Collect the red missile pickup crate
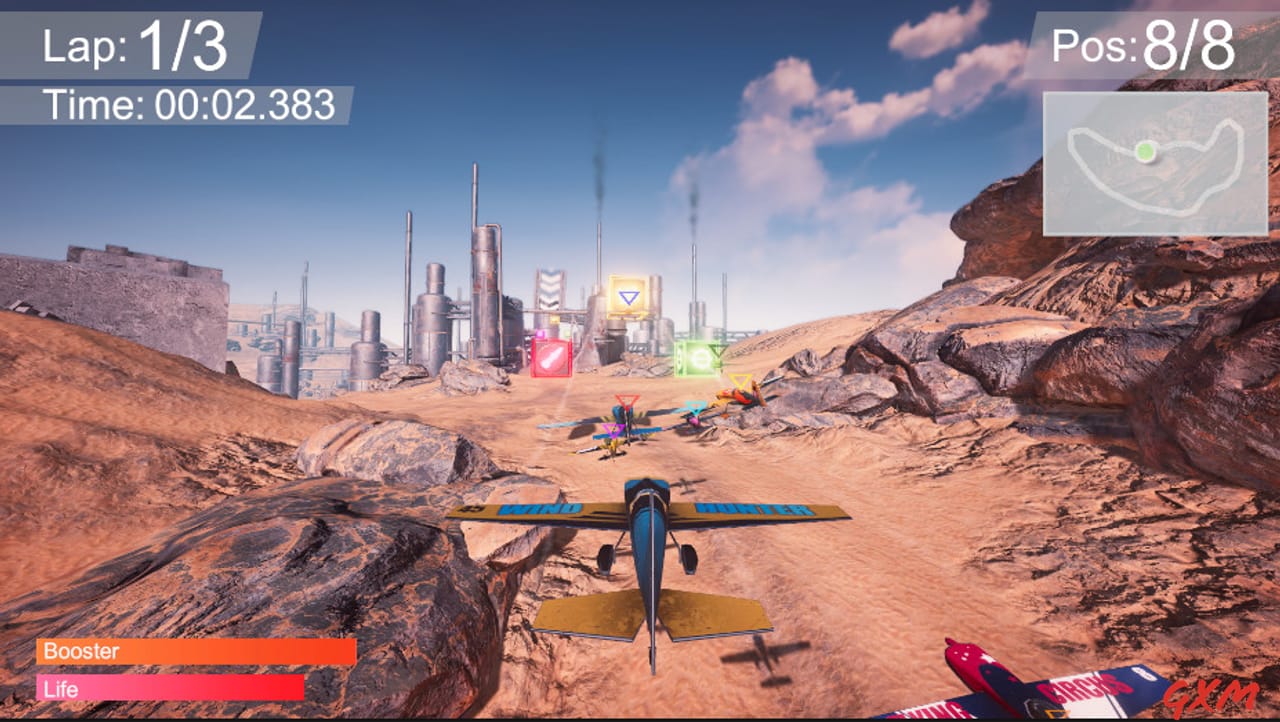1280x722 pixels. click(550, 357)
